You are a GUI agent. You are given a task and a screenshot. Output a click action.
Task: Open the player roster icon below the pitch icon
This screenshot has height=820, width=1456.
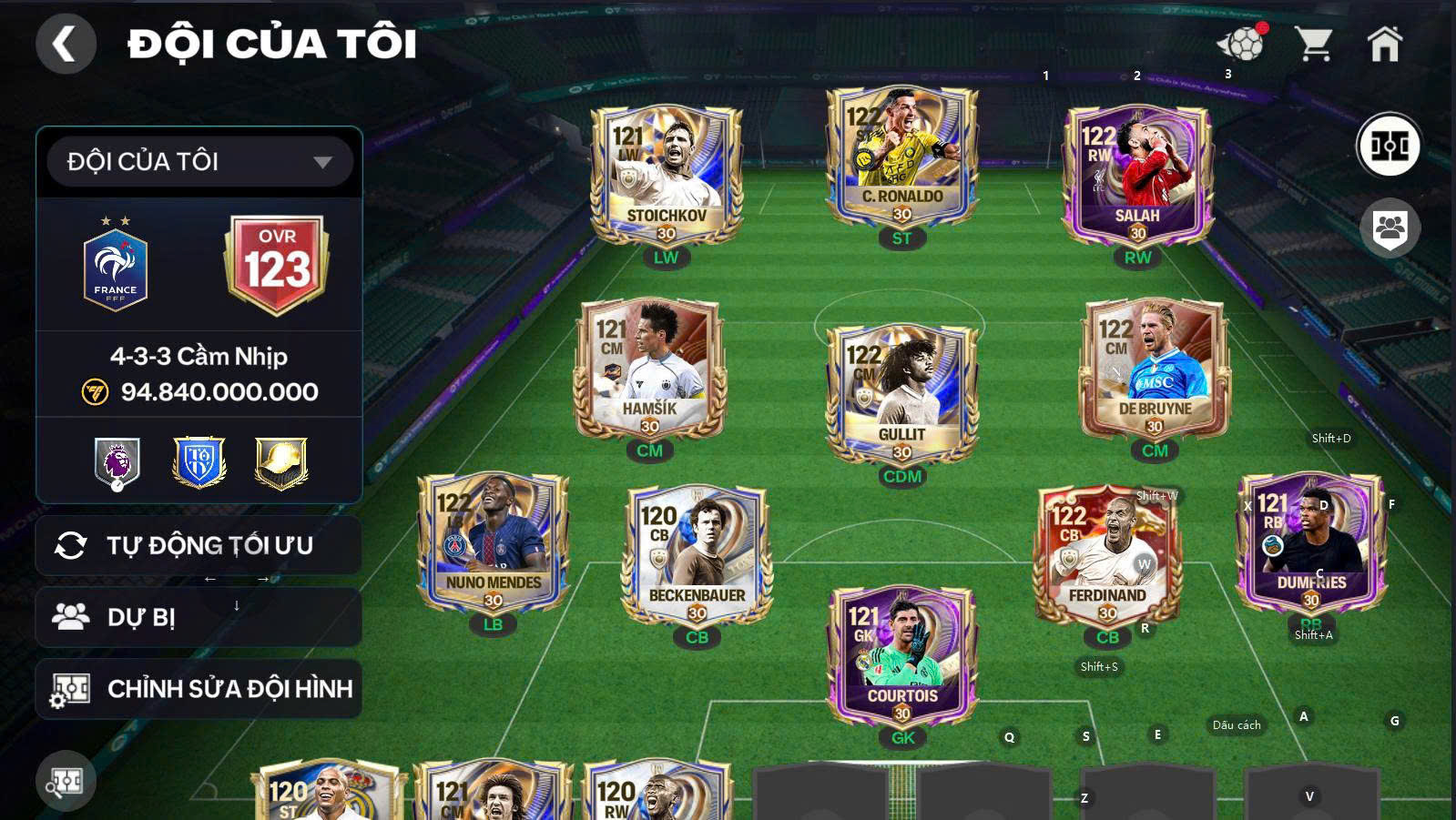pyautogui.click(x=1389, y=229)
